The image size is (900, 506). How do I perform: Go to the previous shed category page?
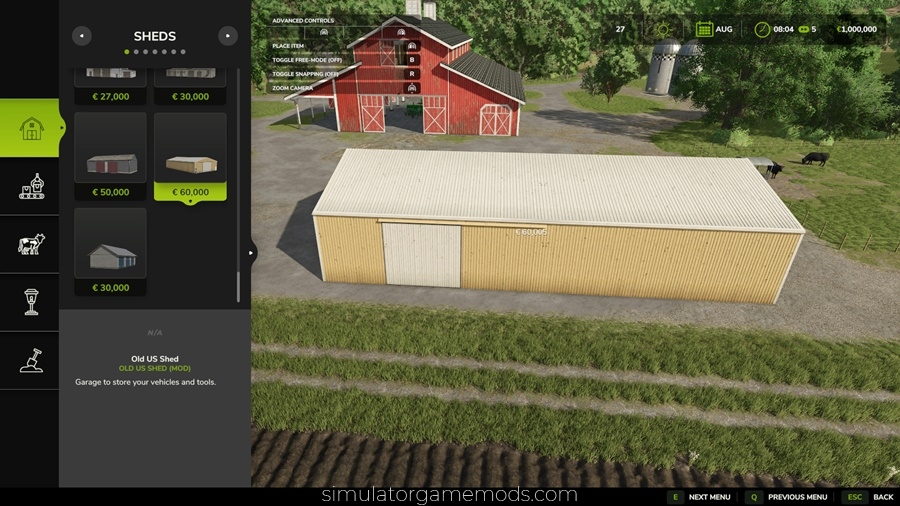pyautogui.click(x=82, y=36)
